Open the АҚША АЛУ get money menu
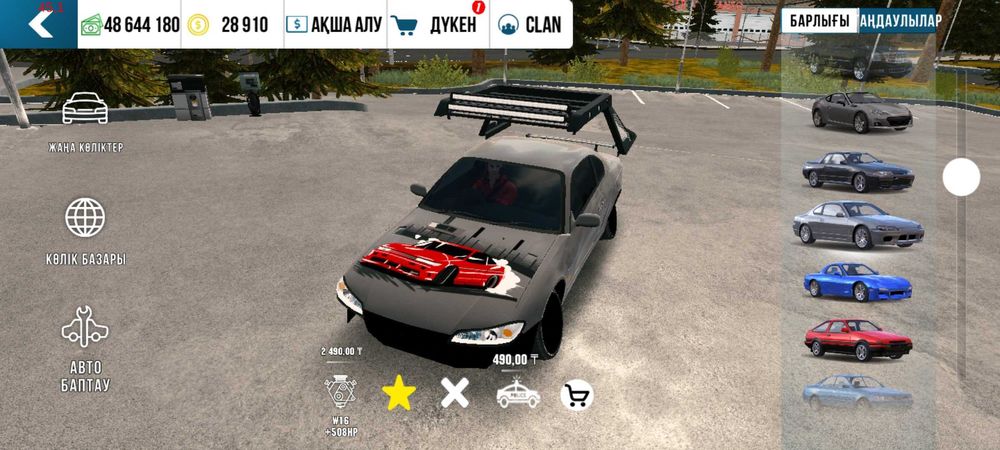Viewport: 1000px width, 450px height. [x=335, y=25]
